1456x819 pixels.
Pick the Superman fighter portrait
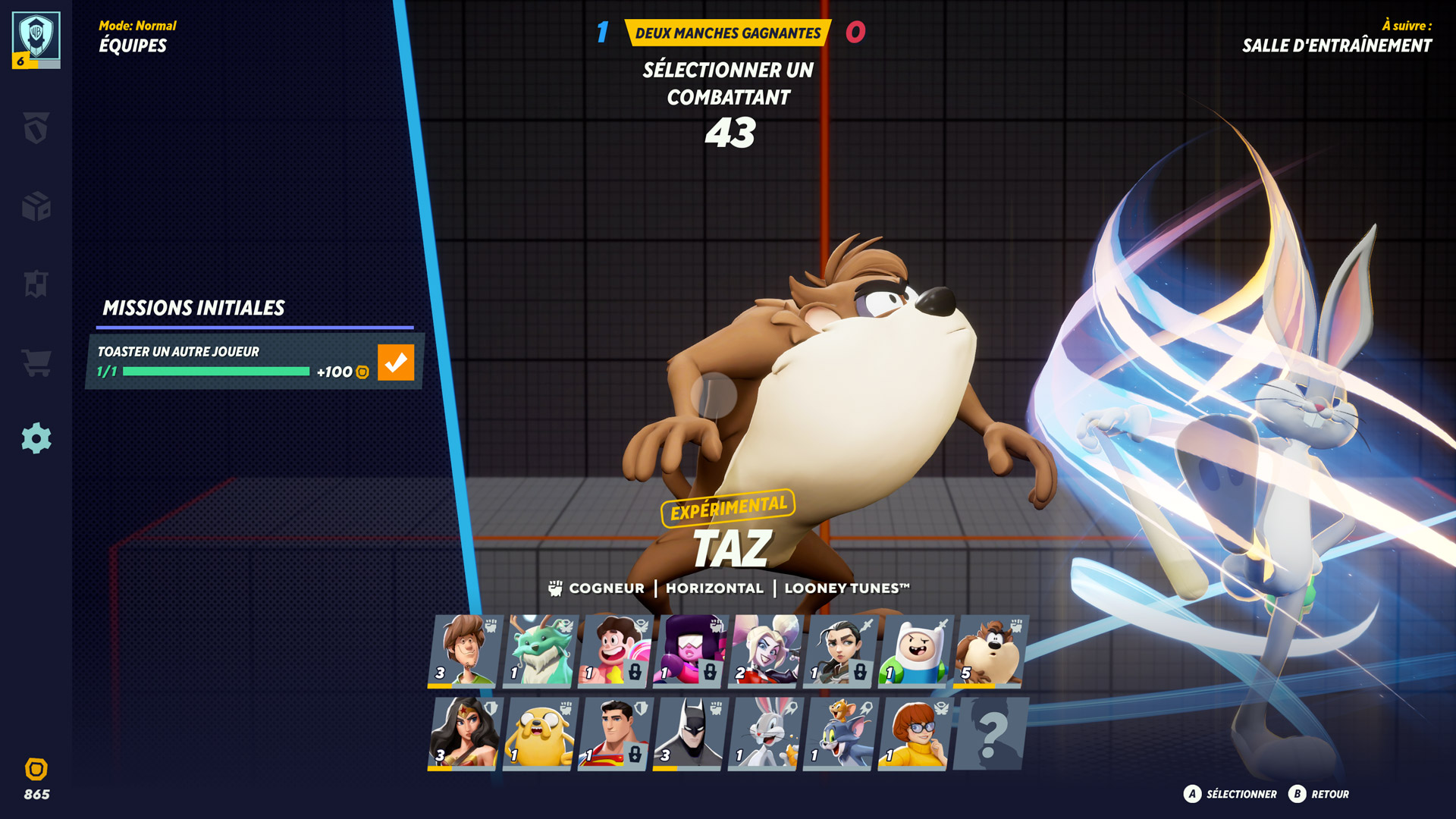click(614, 733)
